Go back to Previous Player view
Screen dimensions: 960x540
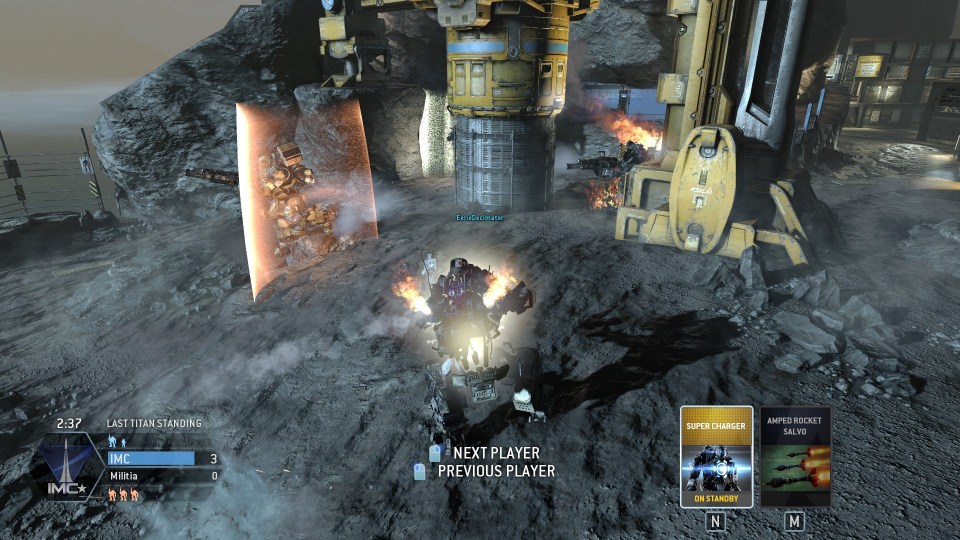(x=495, y=471)
